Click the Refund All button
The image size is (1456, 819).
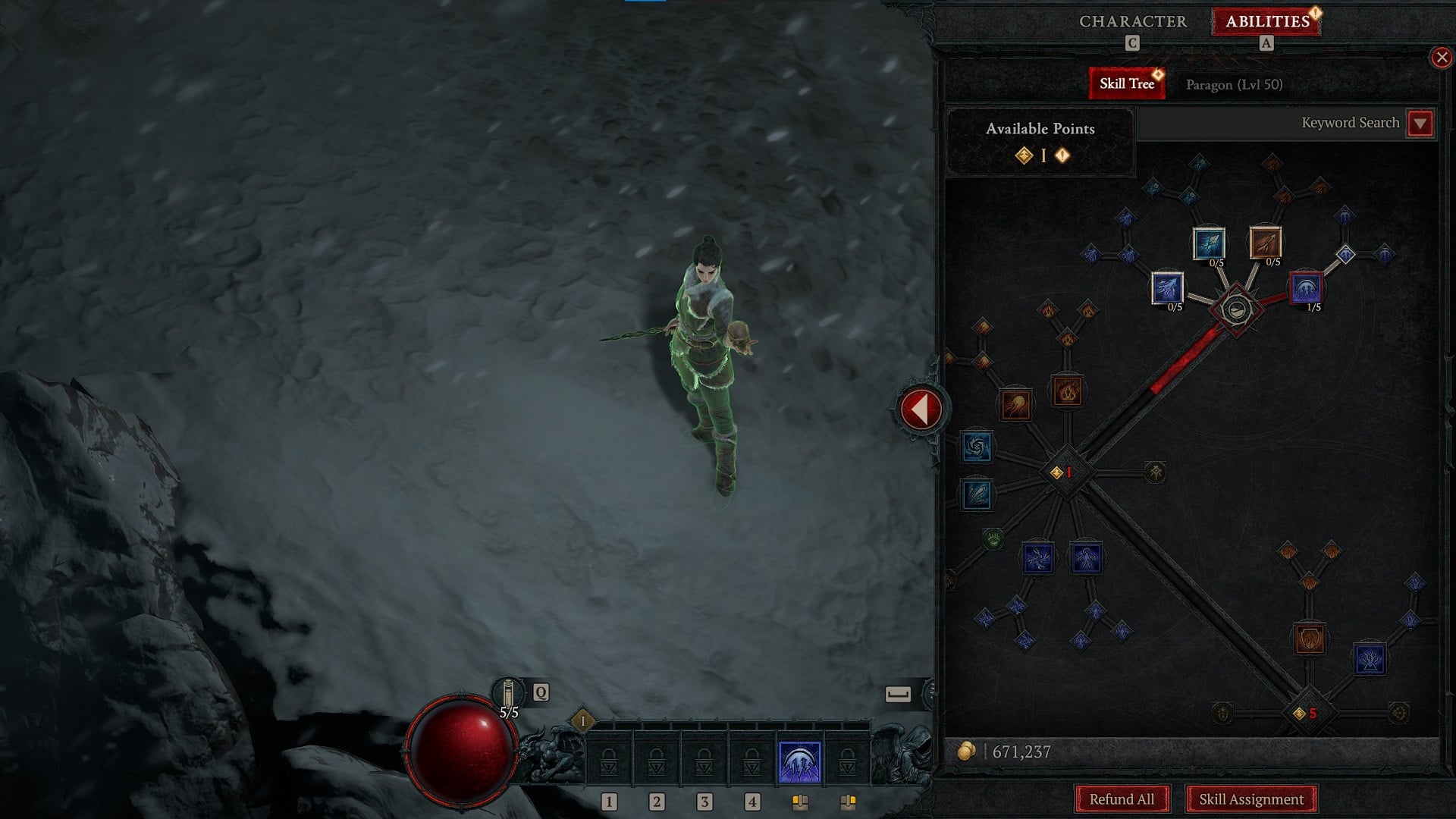pos(1122,799)
